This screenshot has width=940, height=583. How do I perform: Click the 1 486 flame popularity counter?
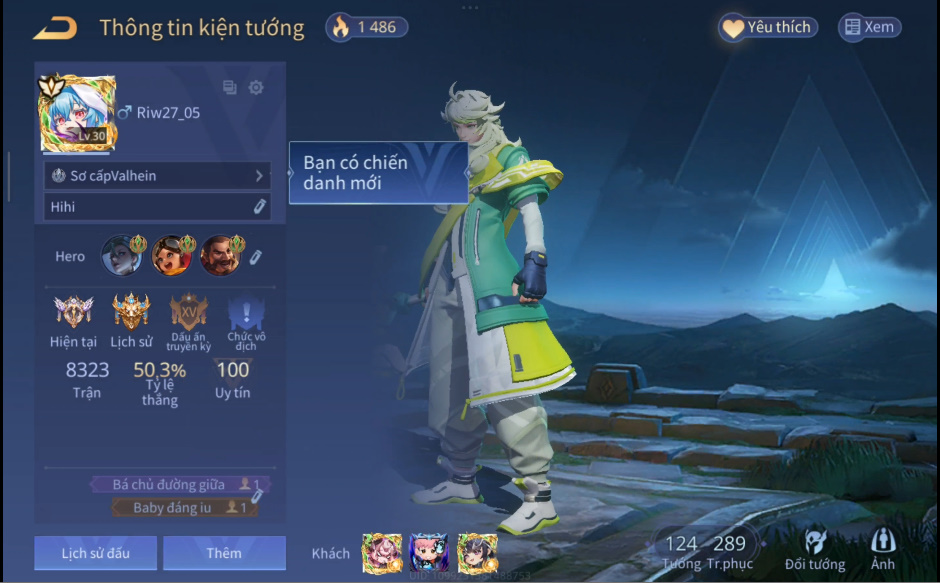[366, 28]
